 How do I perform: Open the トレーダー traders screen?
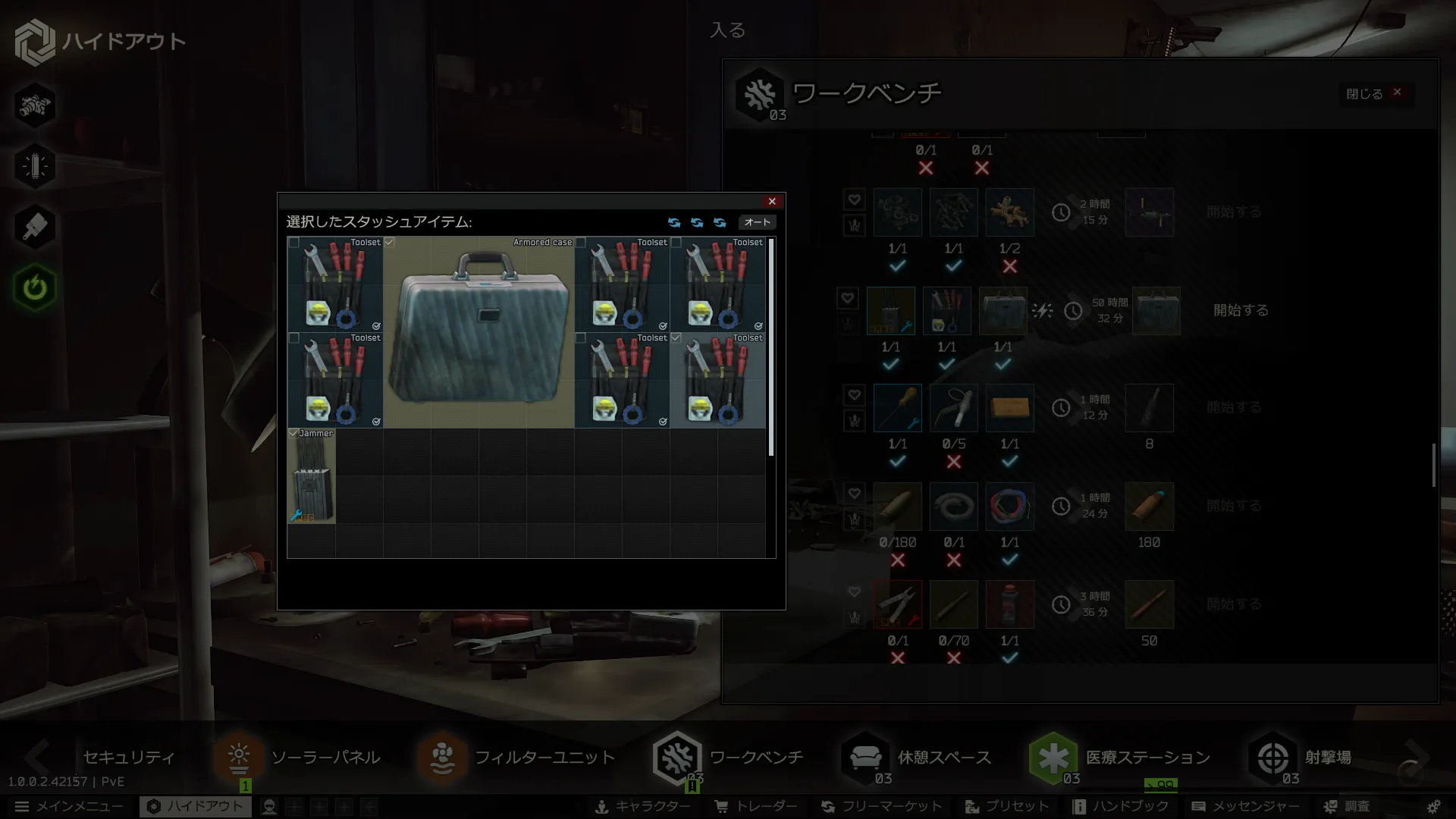(x=757, y=807)
